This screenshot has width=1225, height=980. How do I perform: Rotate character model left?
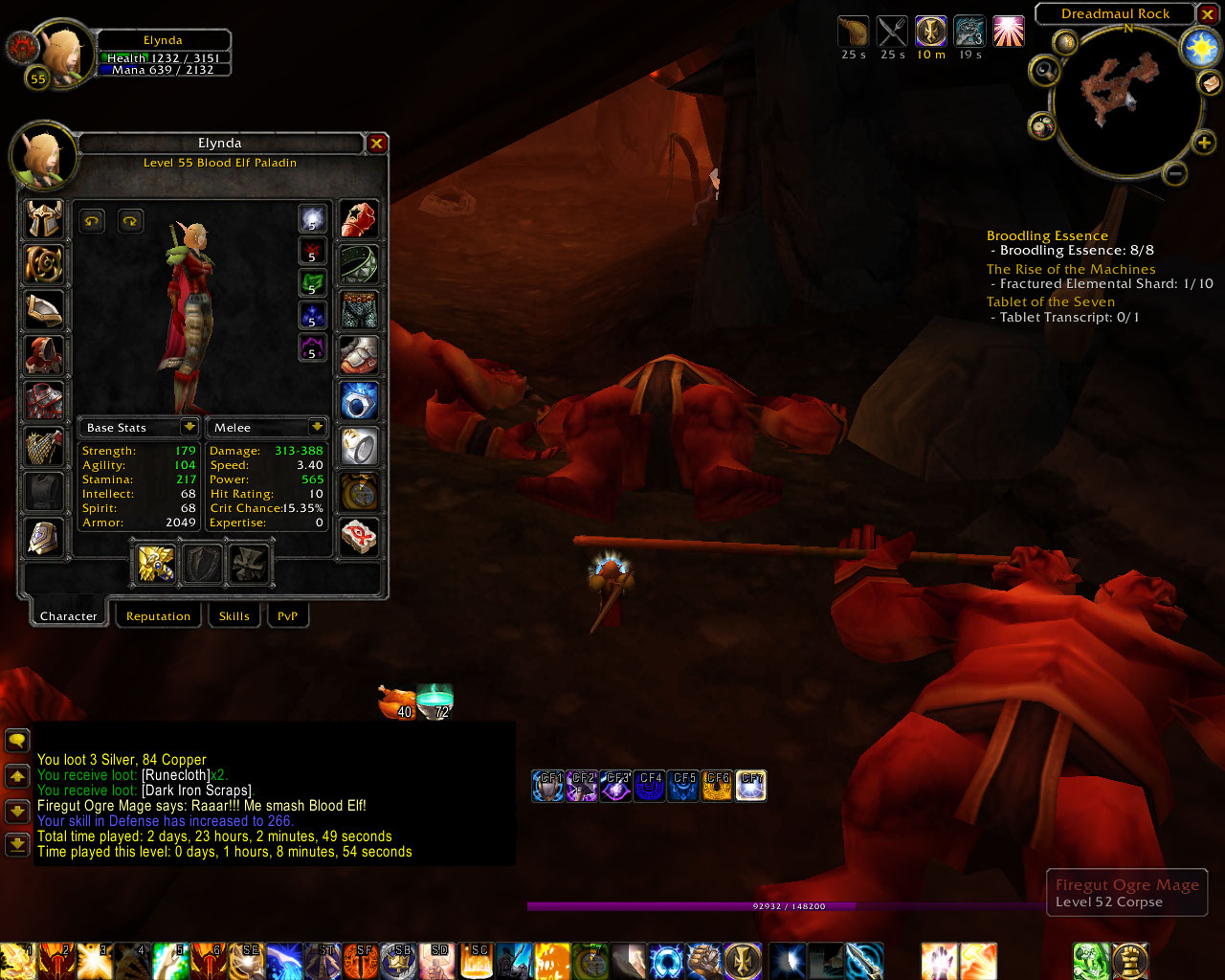click(x=92, y=221)
